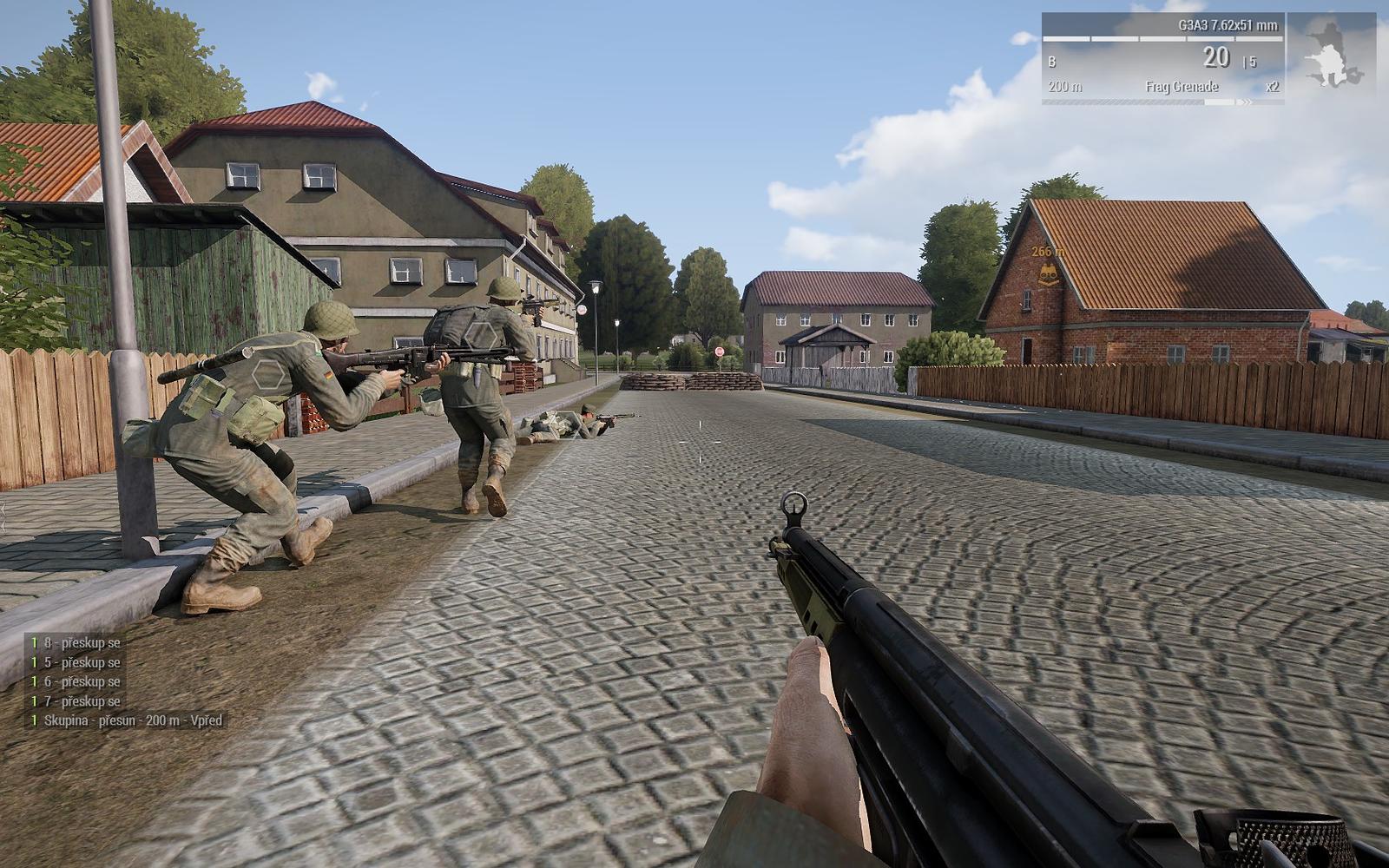Click the '7 - přeskup se' message line
This screenshot has height=868, width=1389.
point(82,701)
